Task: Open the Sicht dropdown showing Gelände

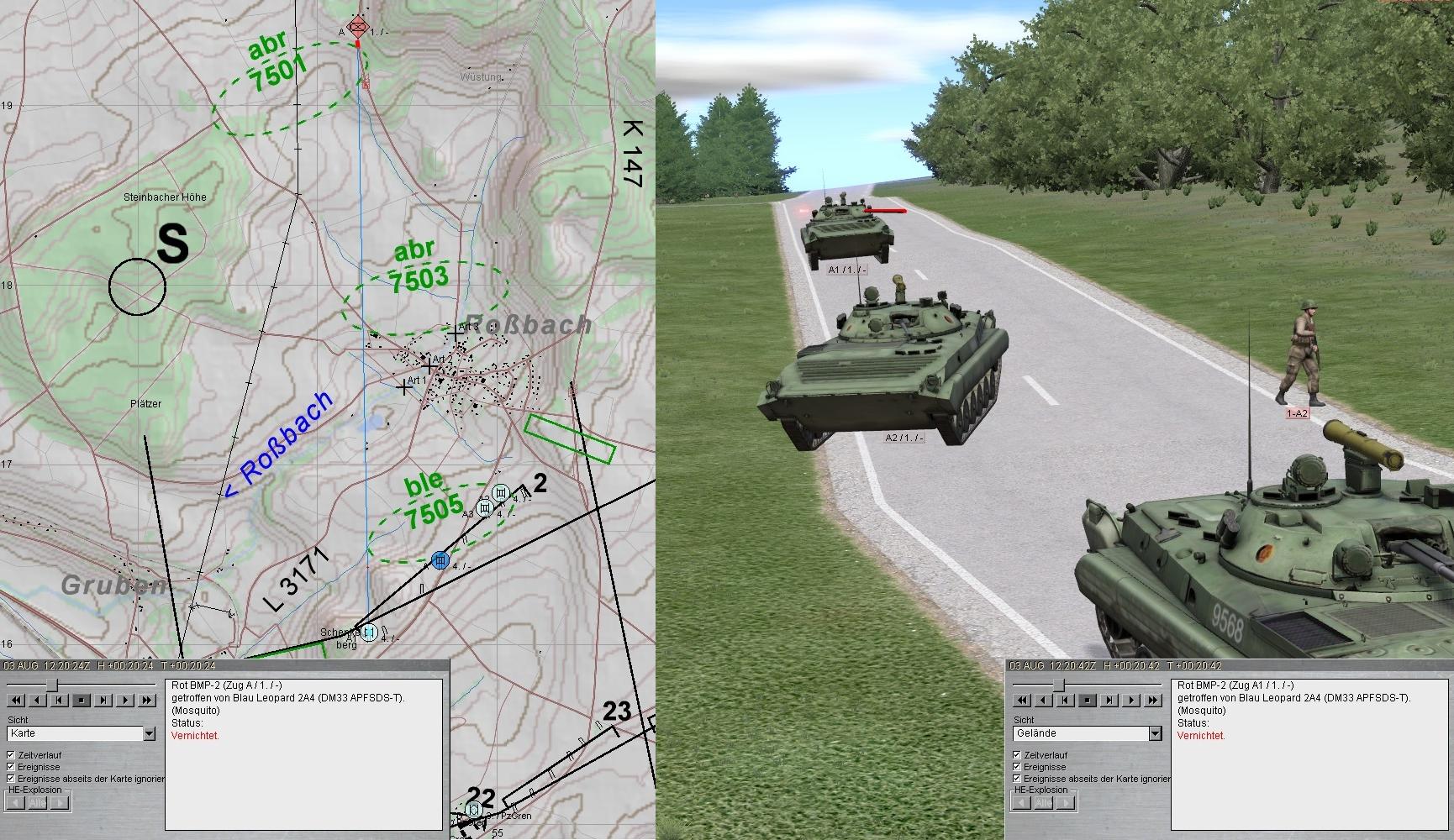Action: (x=1155, y=734)
